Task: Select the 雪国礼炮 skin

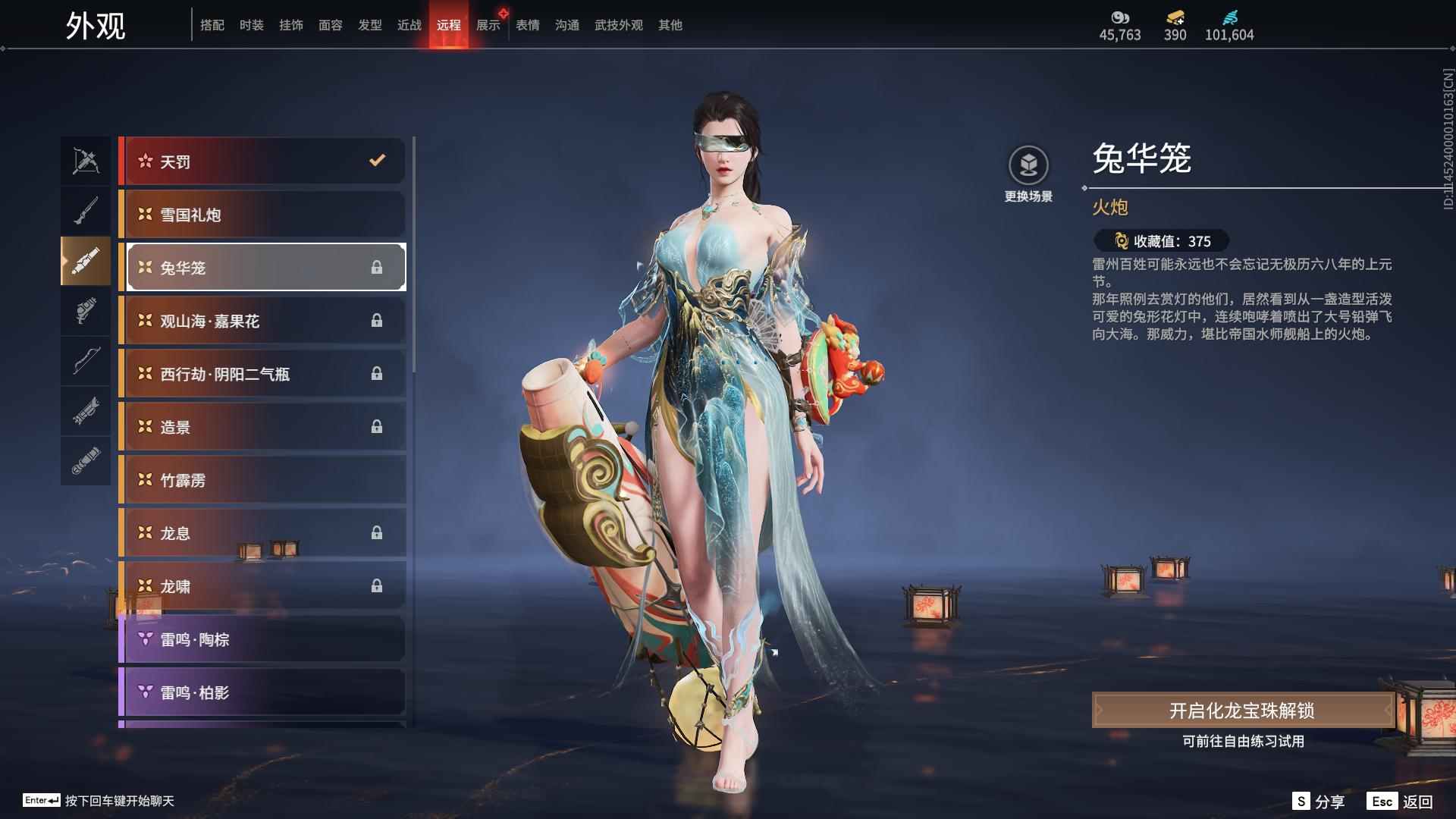Action: [x=262, y=215]
